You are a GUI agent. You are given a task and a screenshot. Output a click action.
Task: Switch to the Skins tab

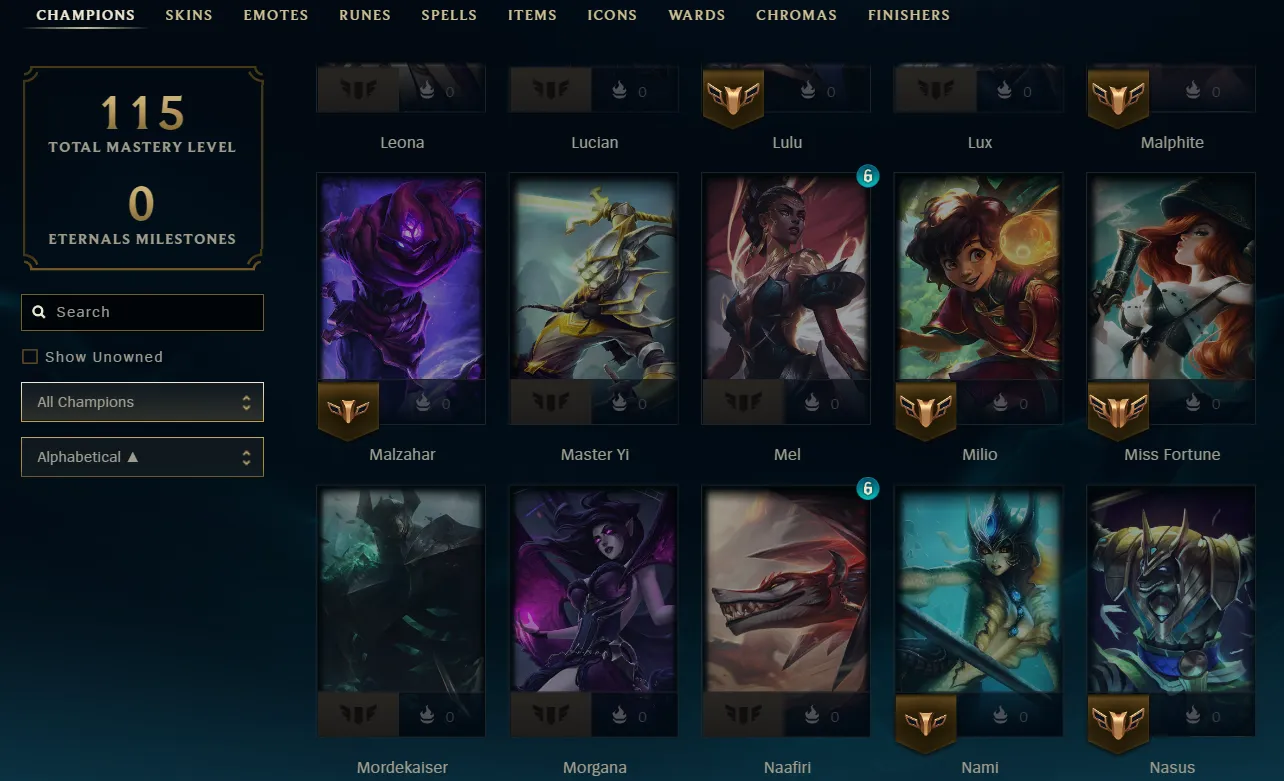coord(189,15)
